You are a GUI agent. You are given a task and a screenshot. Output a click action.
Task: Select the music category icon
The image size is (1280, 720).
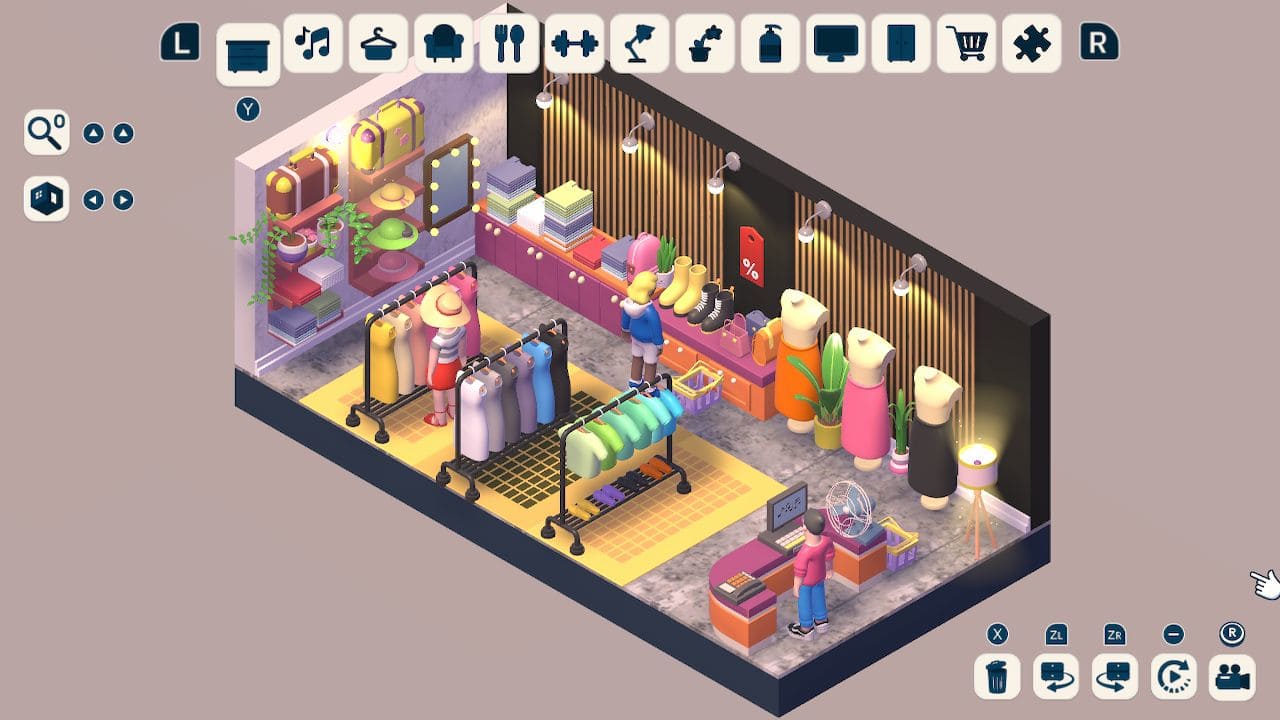[313, 44]
